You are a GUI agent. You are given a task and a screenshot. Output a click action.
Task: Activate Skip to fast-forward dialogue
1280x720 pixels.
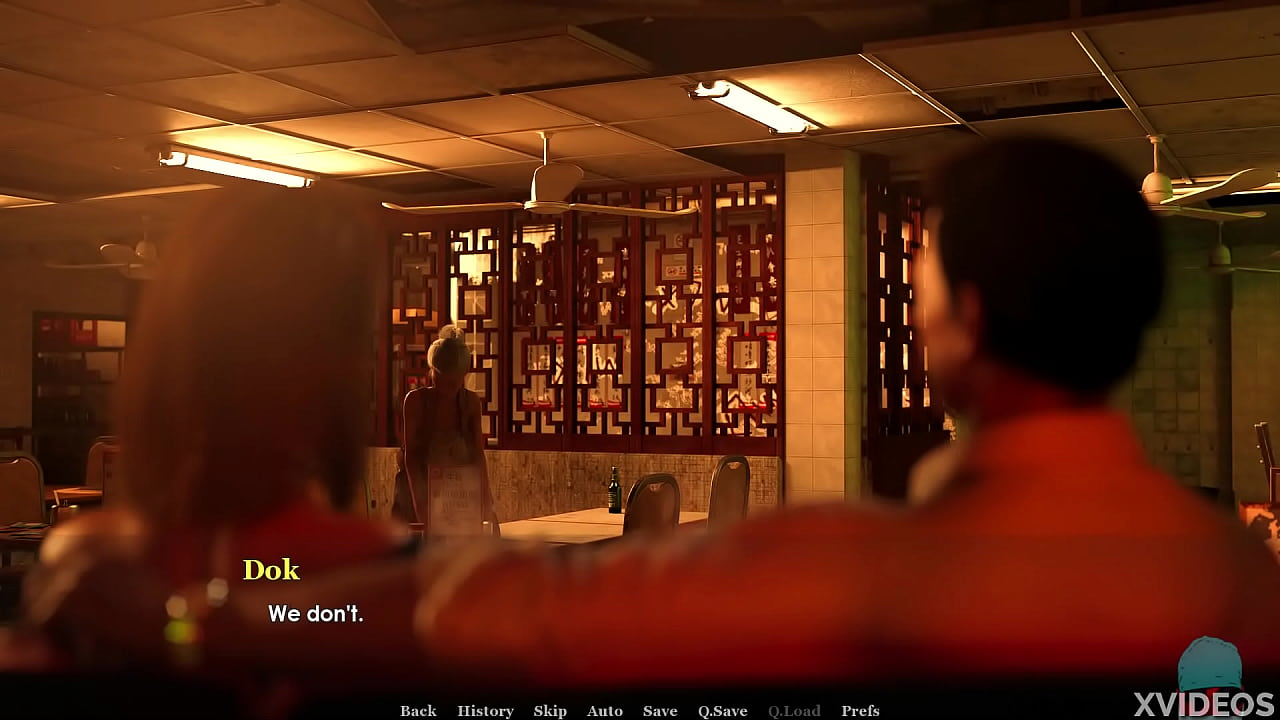tap(550, 711)
